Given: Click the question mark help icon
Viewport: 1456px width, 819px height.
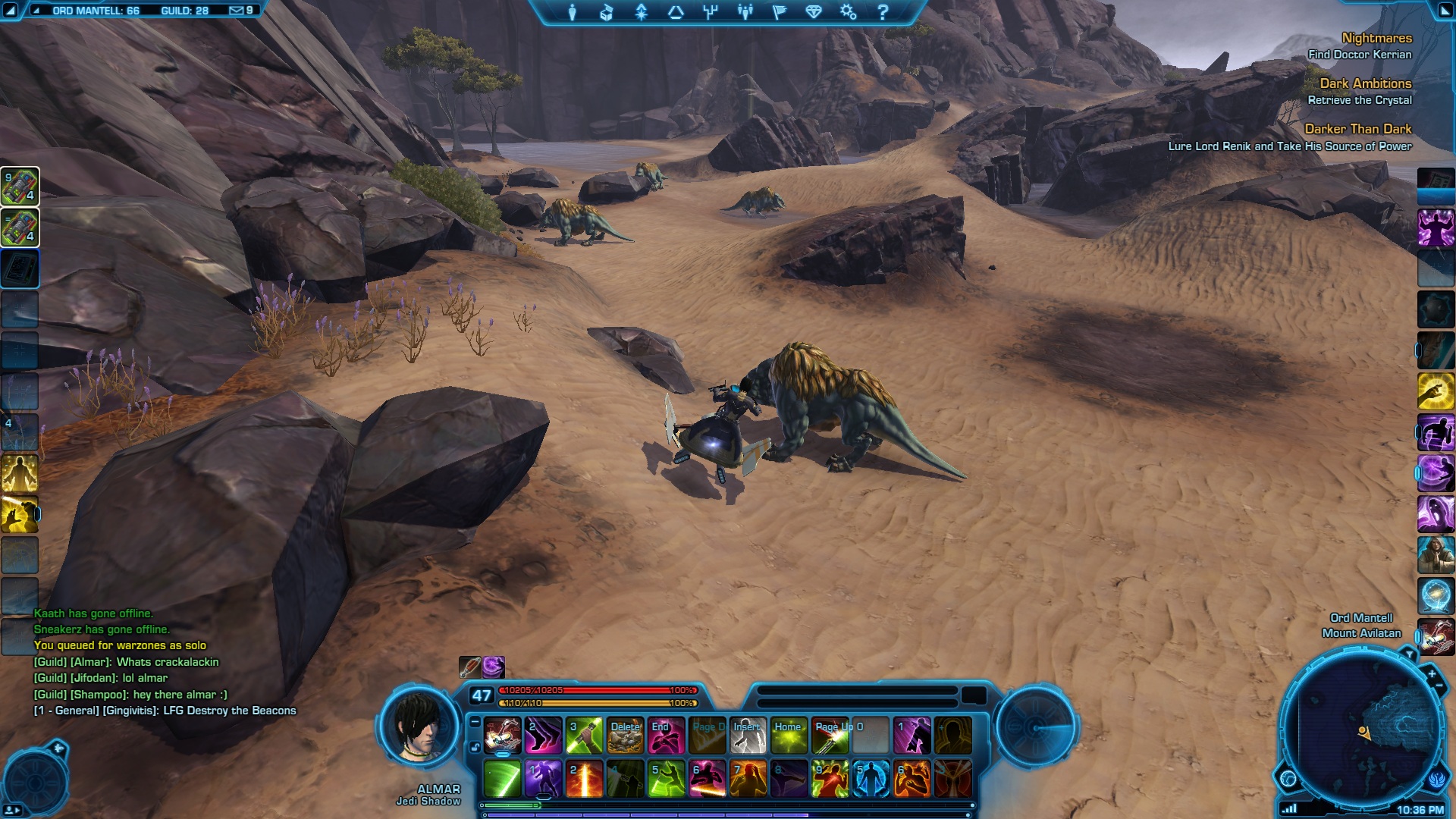Looking at the screenshot, I should pos(882,12).
